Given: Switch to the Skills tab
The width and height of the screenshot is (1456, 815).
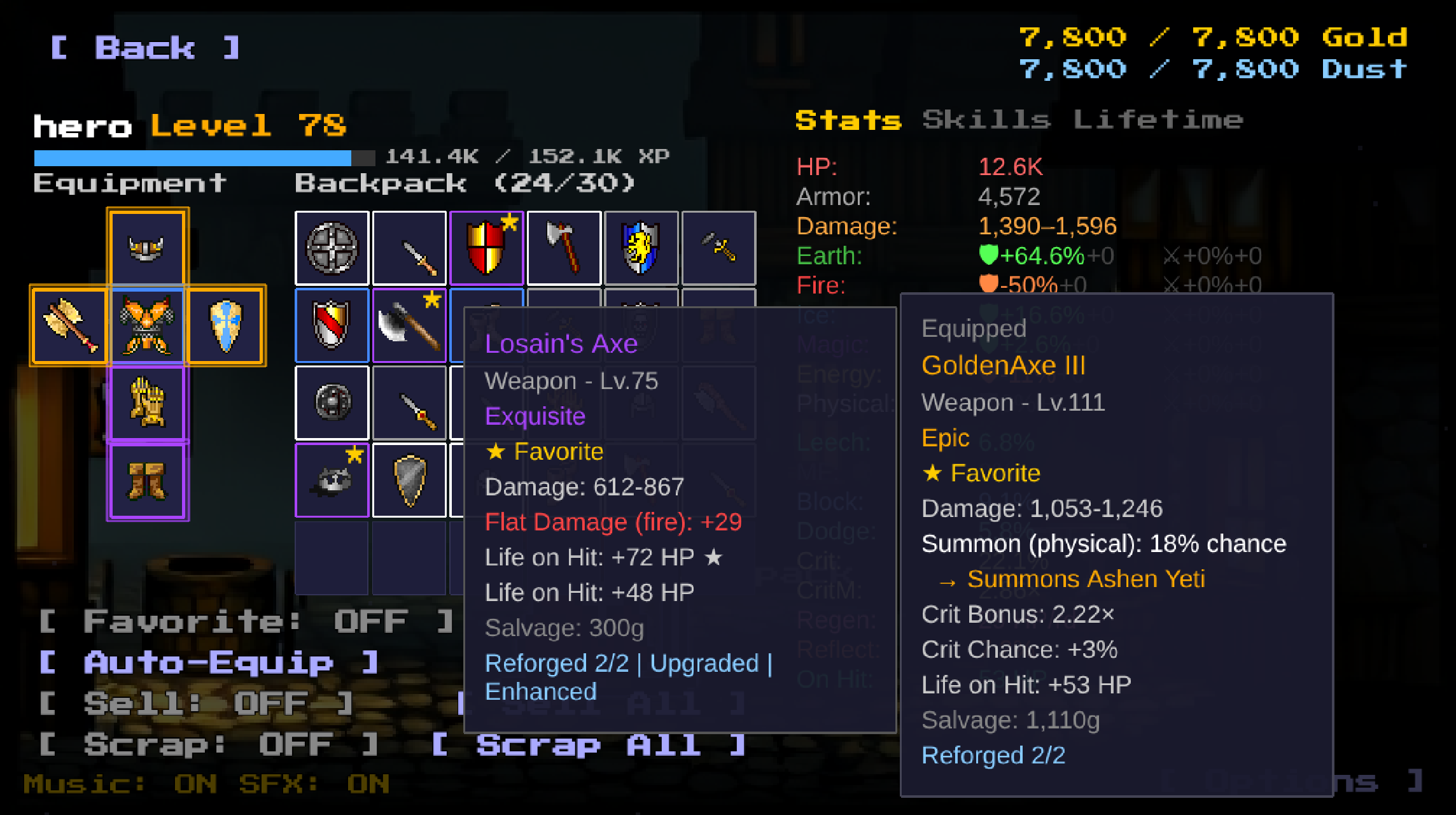Looking at the screenshot, I should (986, 118).
